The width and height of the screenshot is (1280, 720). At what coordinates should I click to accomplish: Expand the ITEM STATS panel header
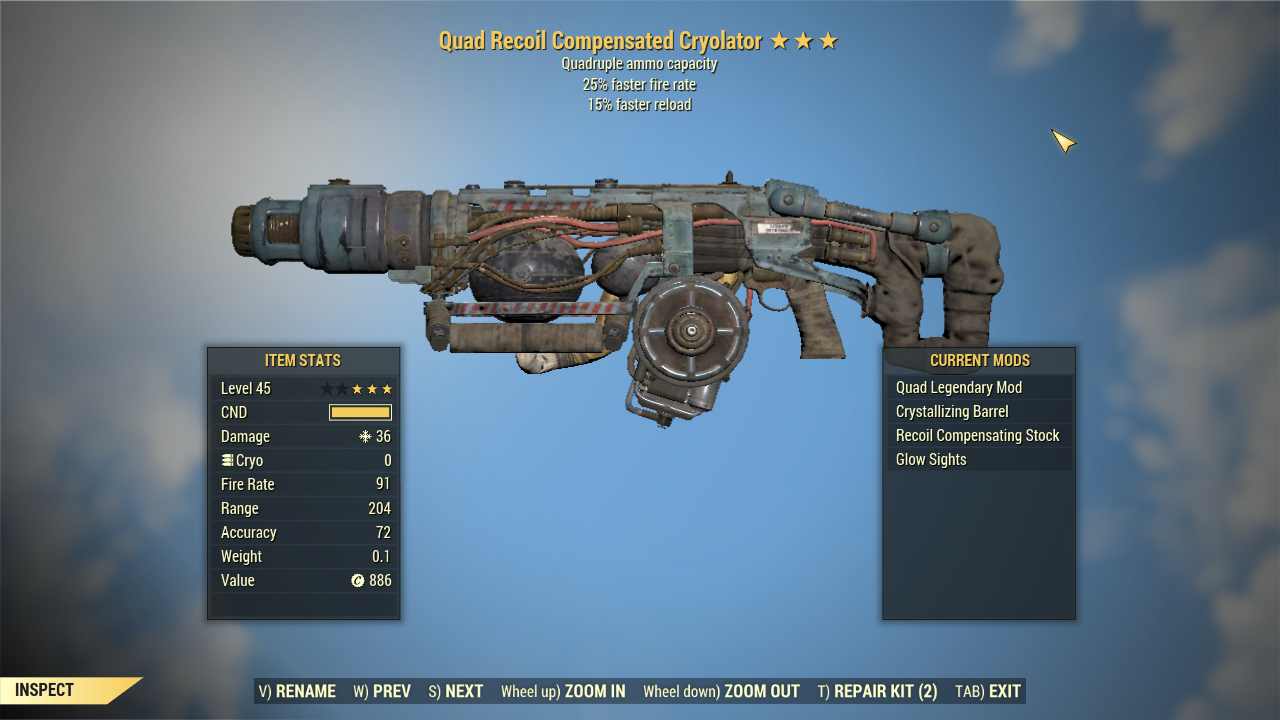(x=303, y=360)
